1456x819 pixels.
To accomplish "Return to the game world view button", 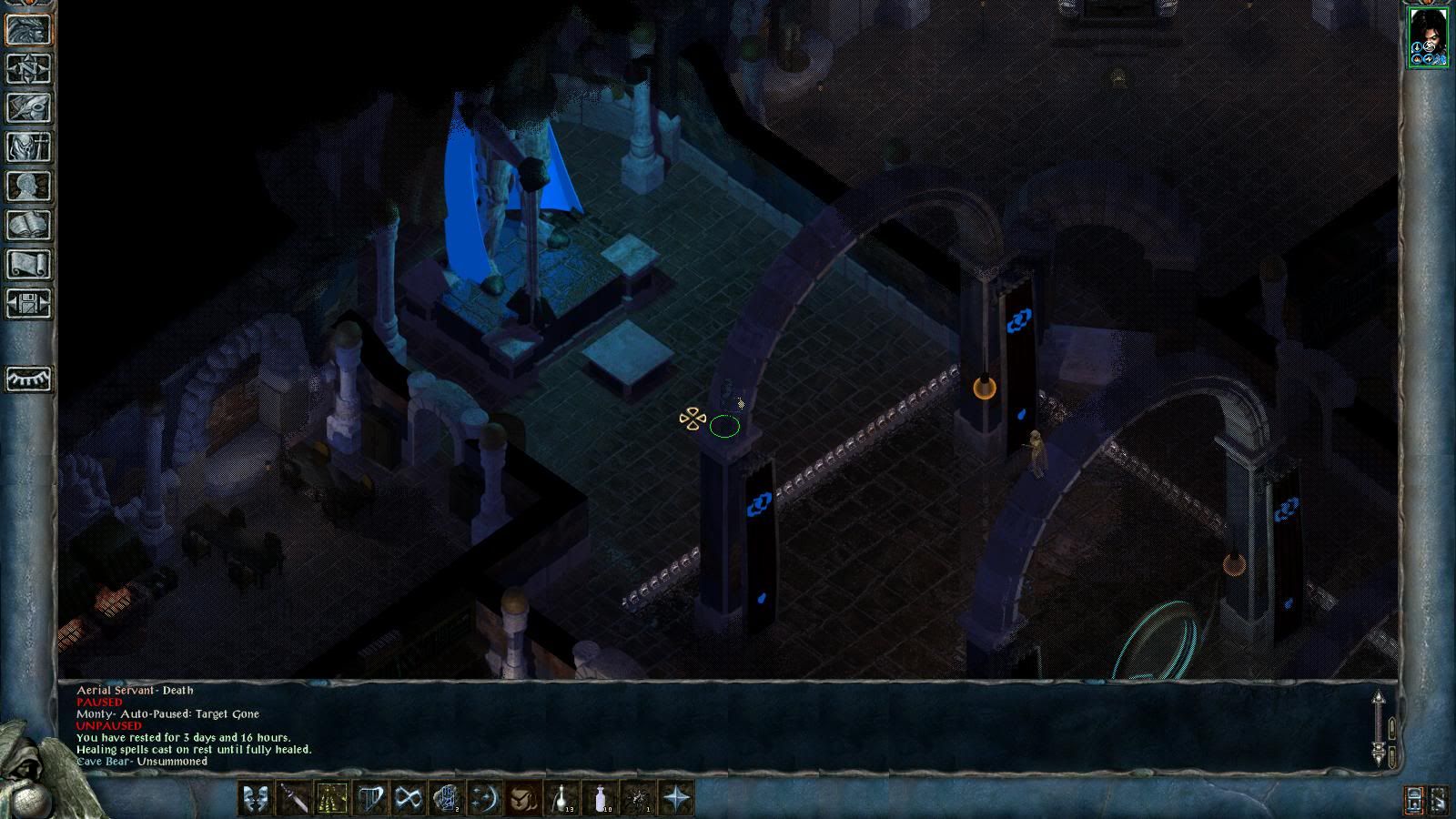I will click(28, 29).
